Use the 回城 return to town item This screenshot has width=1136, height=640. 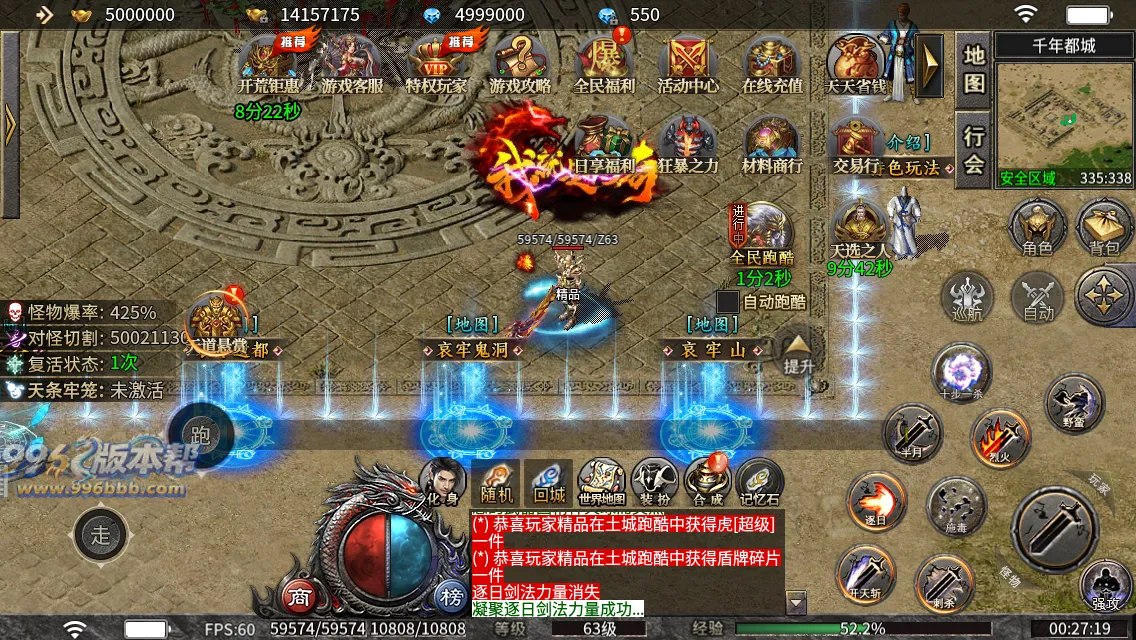click(549, 482)
